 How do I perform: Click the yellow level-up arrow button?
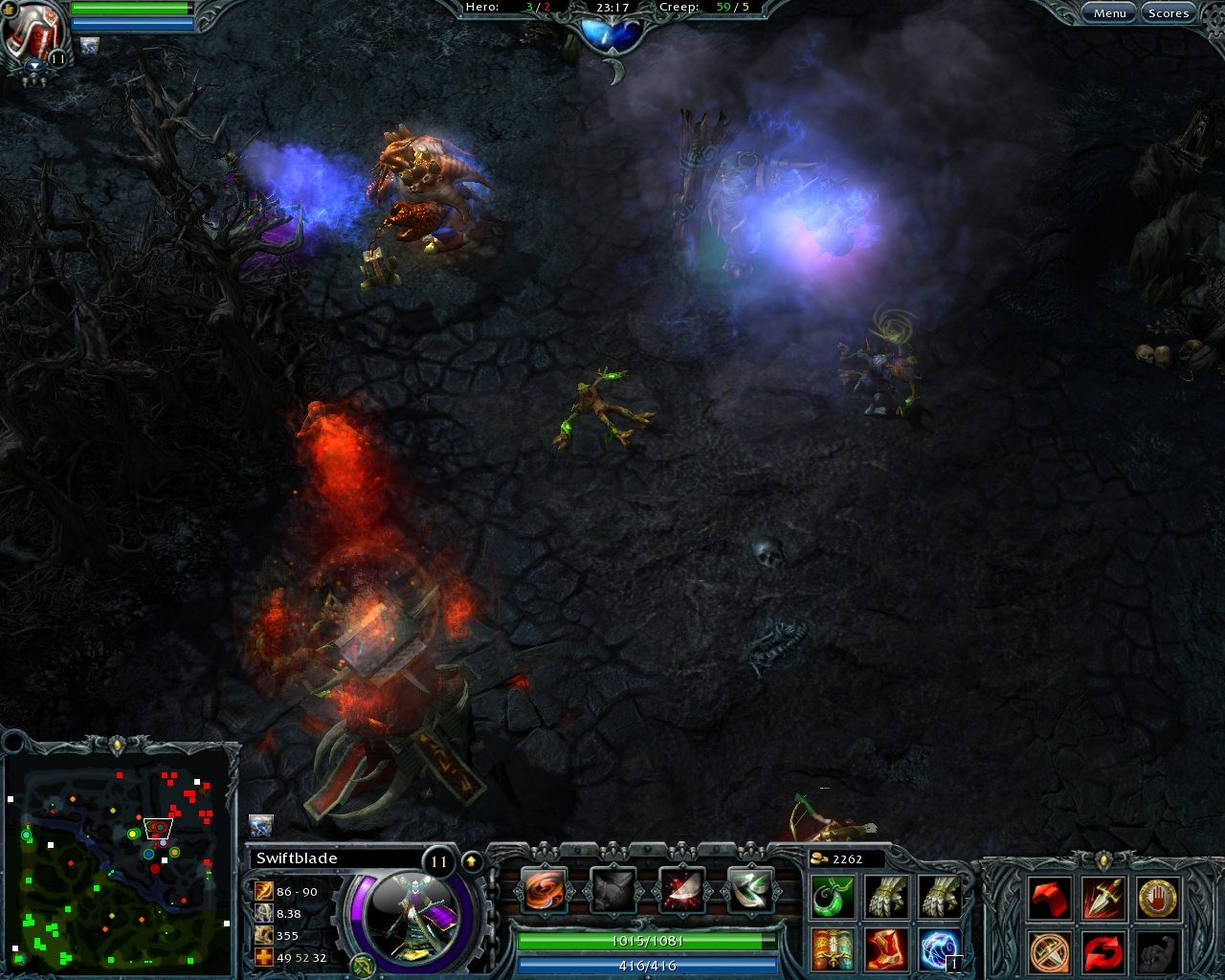(x=471, y=860)
